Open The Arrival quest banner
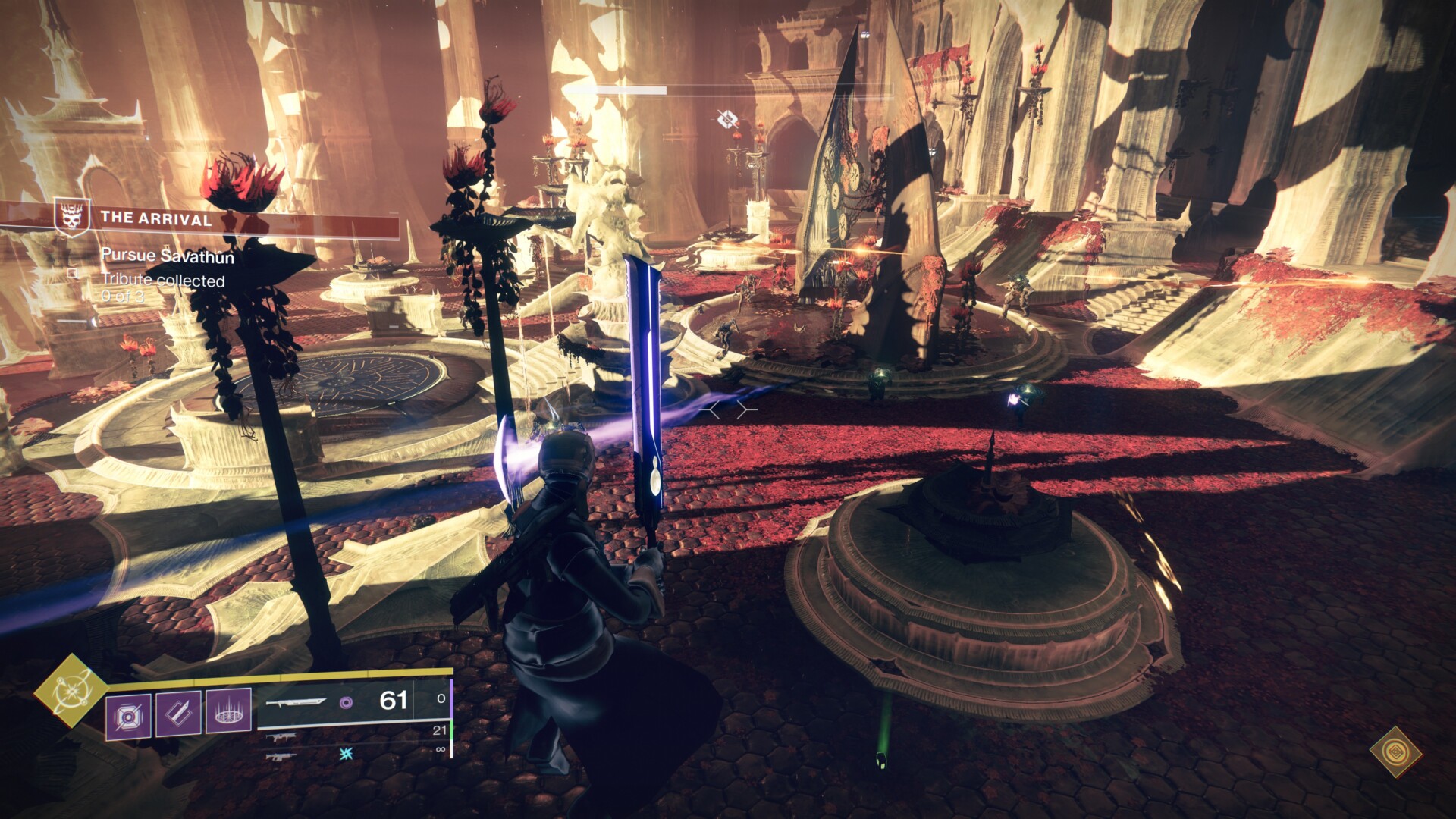Image resolution: width=1456 pixels, height=819 pixels. 155,219
